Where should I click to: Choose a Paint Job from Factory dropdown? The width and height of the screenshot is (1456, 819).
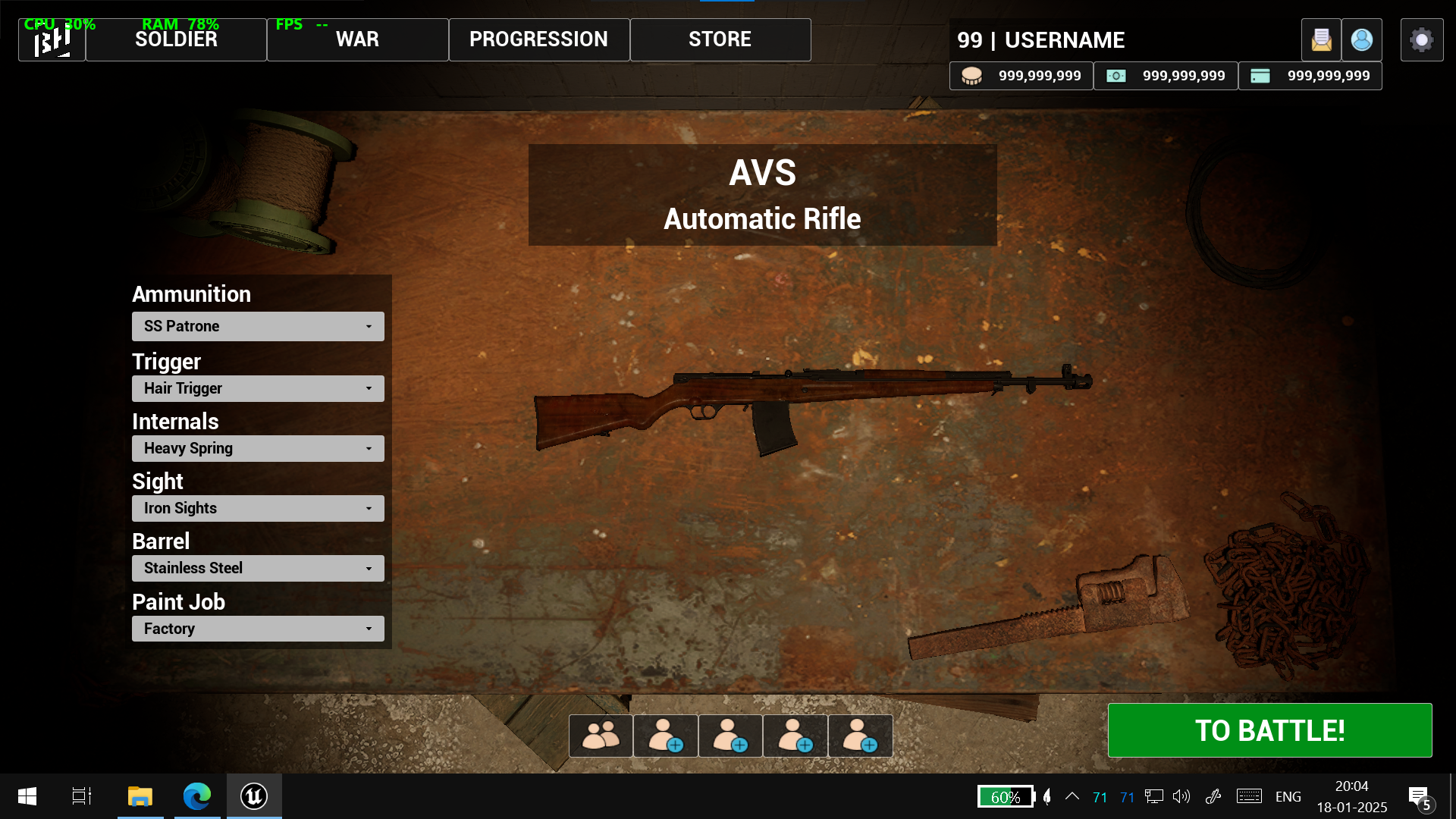pos(258,629)
